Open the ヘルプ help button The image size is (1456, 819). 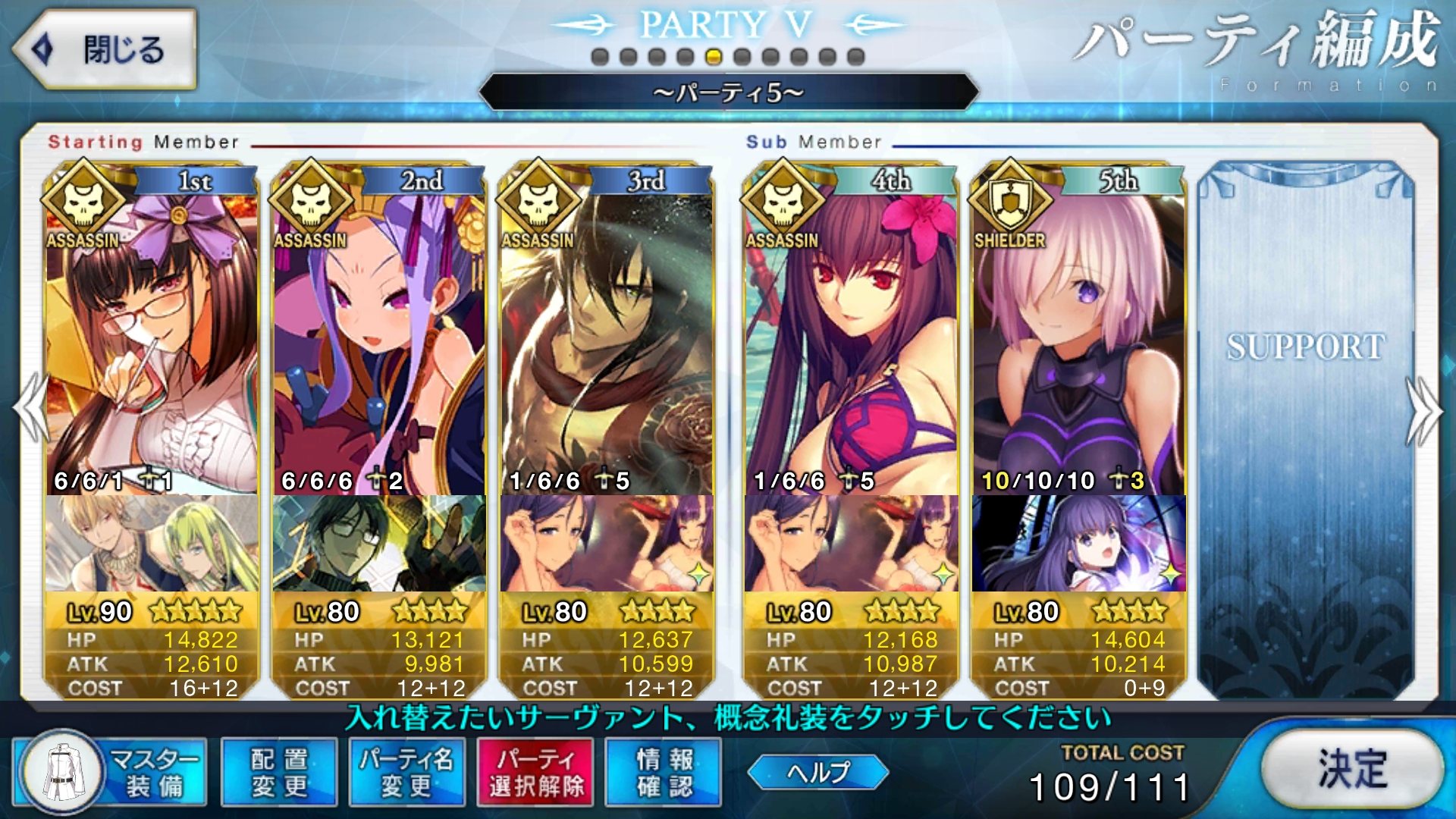(817, 772)
